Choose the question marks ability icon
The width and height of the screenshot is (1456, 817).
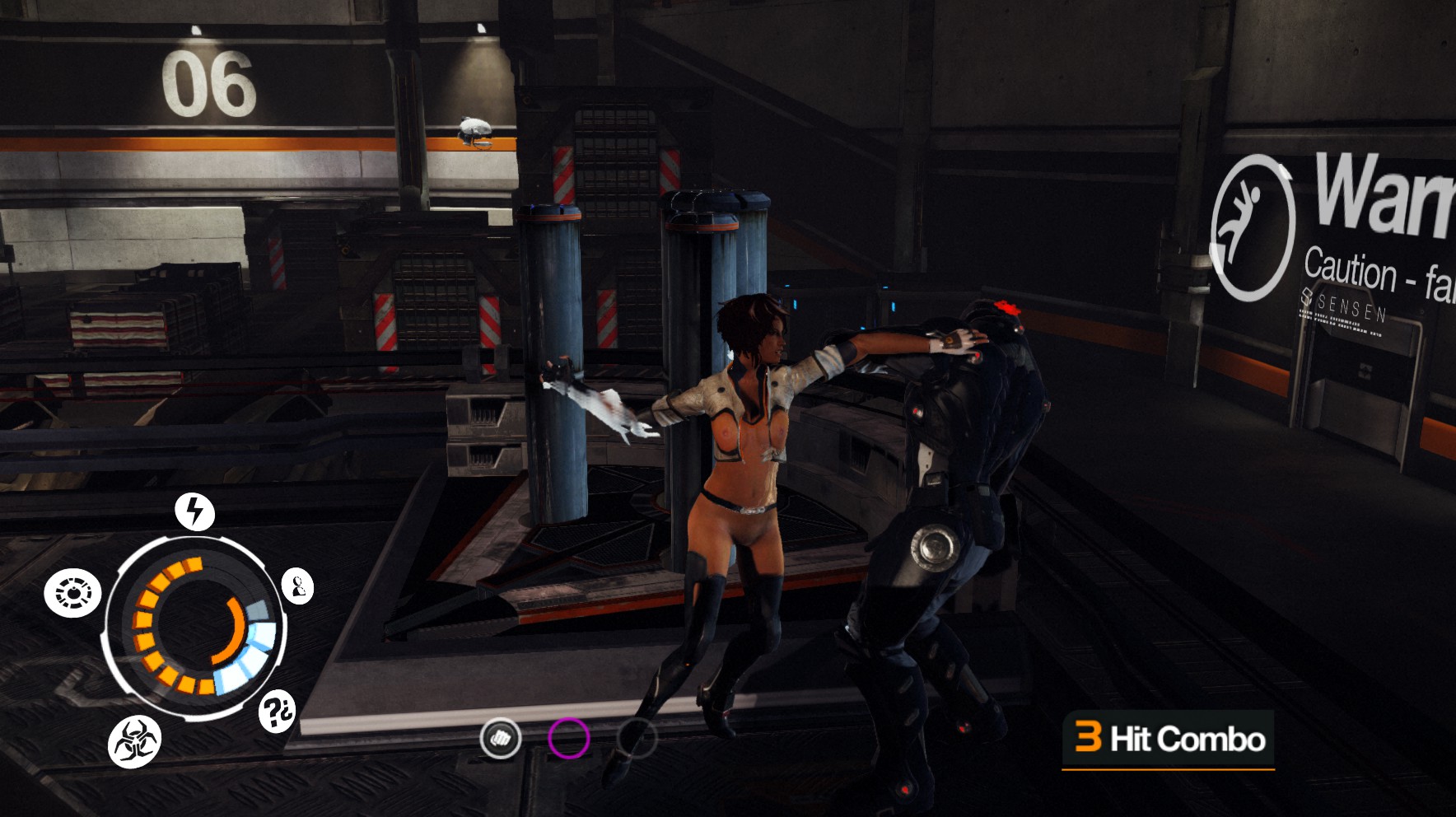(x=278, y=711)
